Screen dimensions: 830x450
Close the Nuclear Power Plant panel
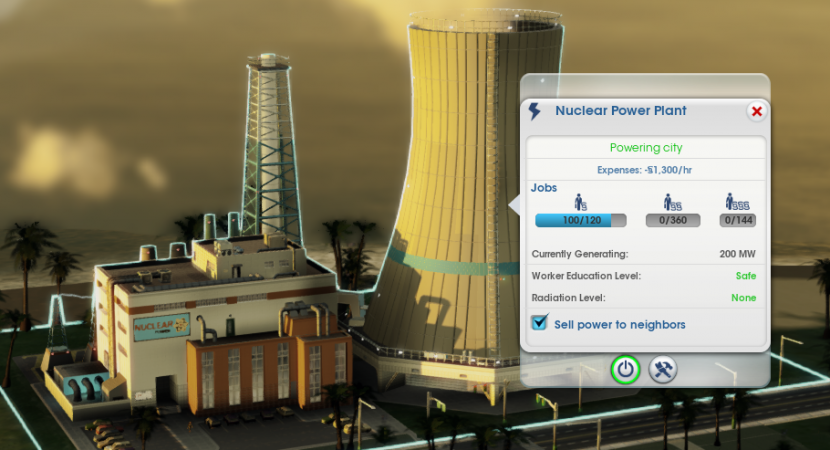[756, 111]
